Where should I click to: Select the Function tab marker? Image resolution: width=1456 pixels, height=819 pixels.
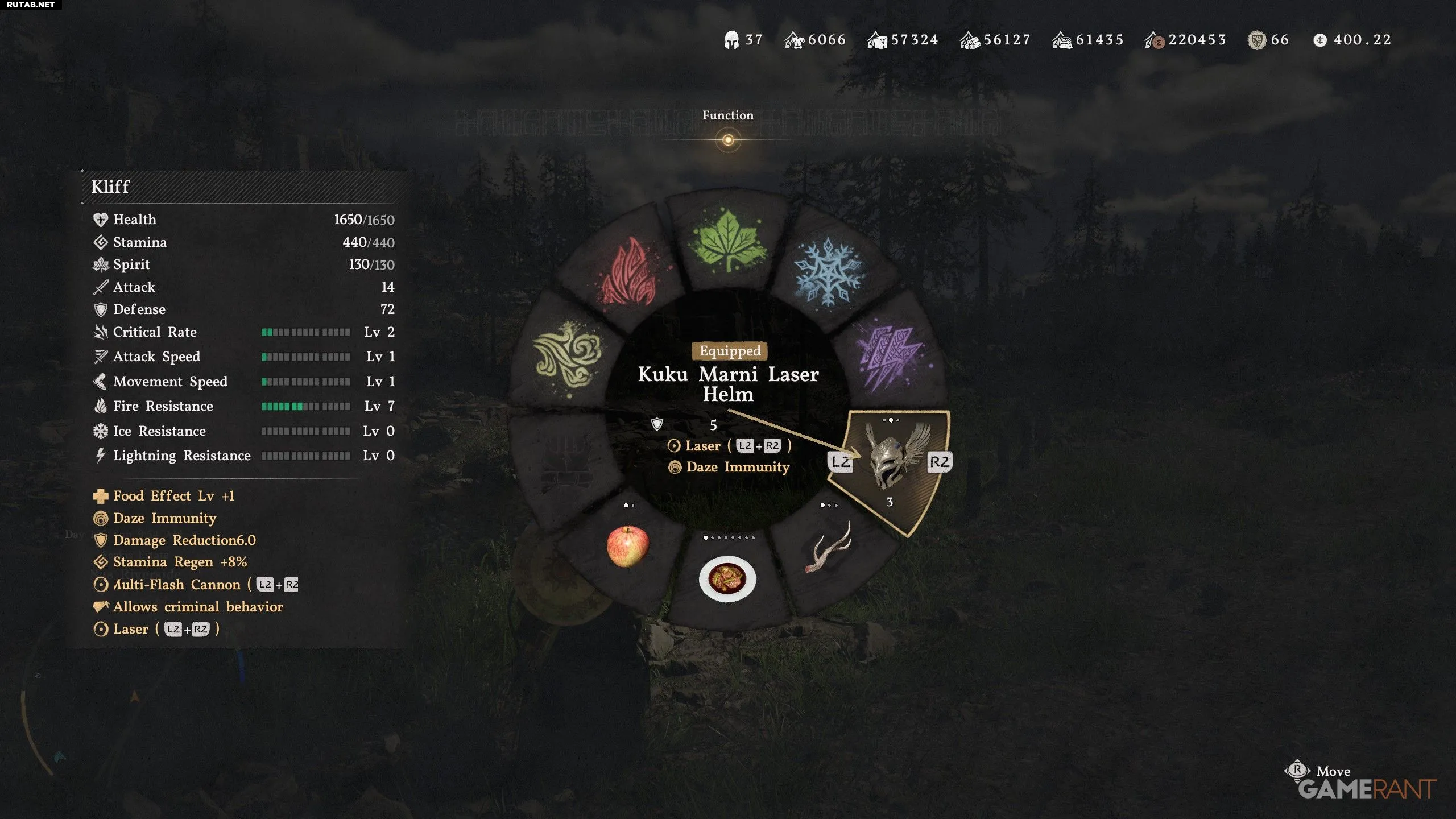(x=728, y=140)
